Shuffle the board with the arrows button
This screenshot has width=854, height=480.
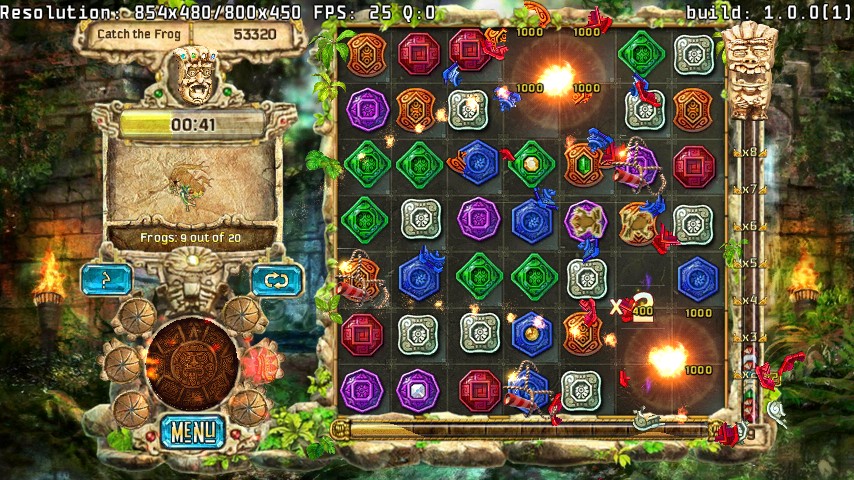coord(277,280)
